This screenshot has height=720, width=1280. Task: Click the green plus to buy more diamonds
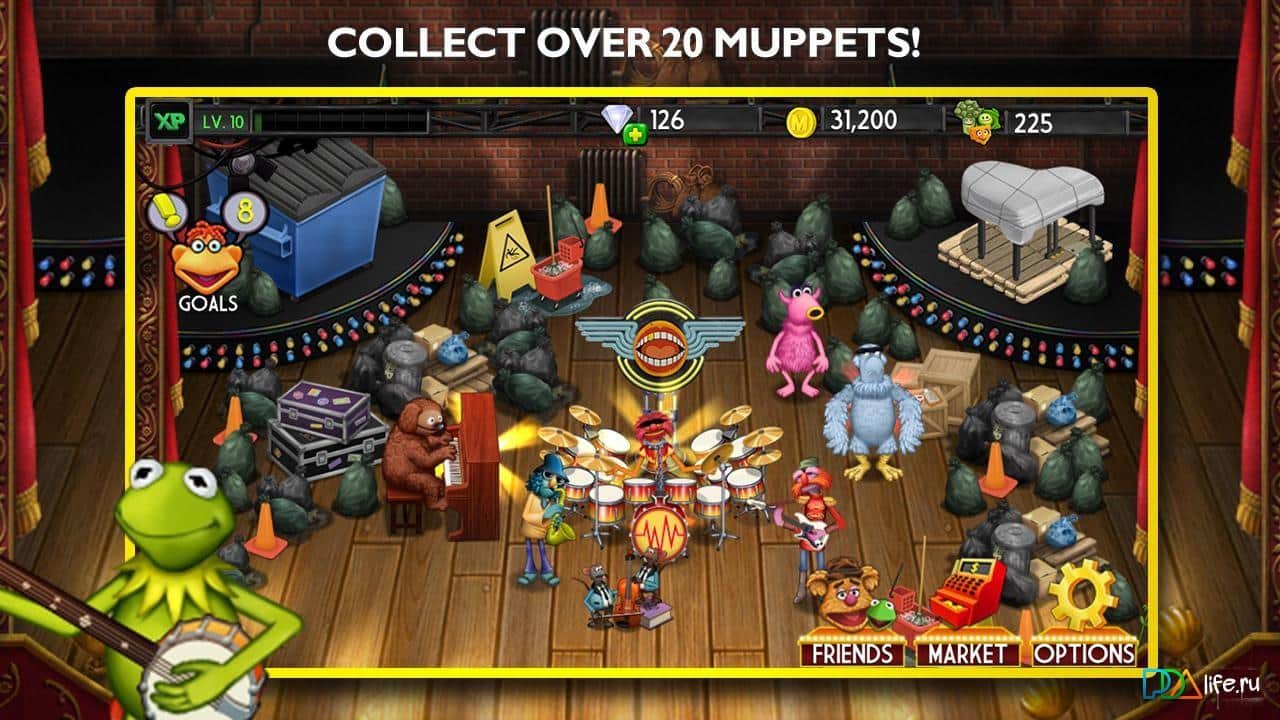(x=634, y=130)
